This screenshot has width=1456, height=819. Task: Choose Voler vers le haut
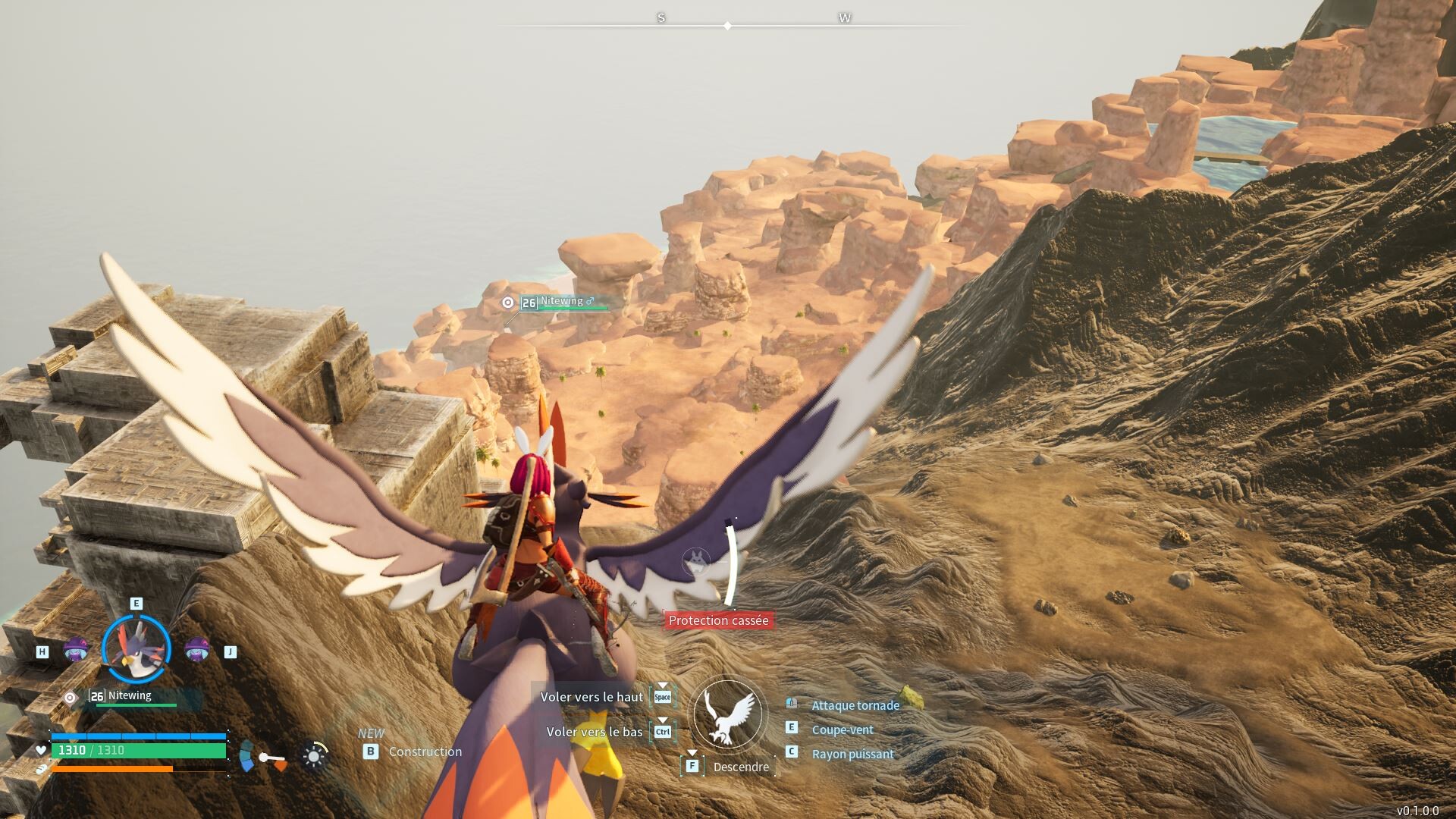(591, 697)
